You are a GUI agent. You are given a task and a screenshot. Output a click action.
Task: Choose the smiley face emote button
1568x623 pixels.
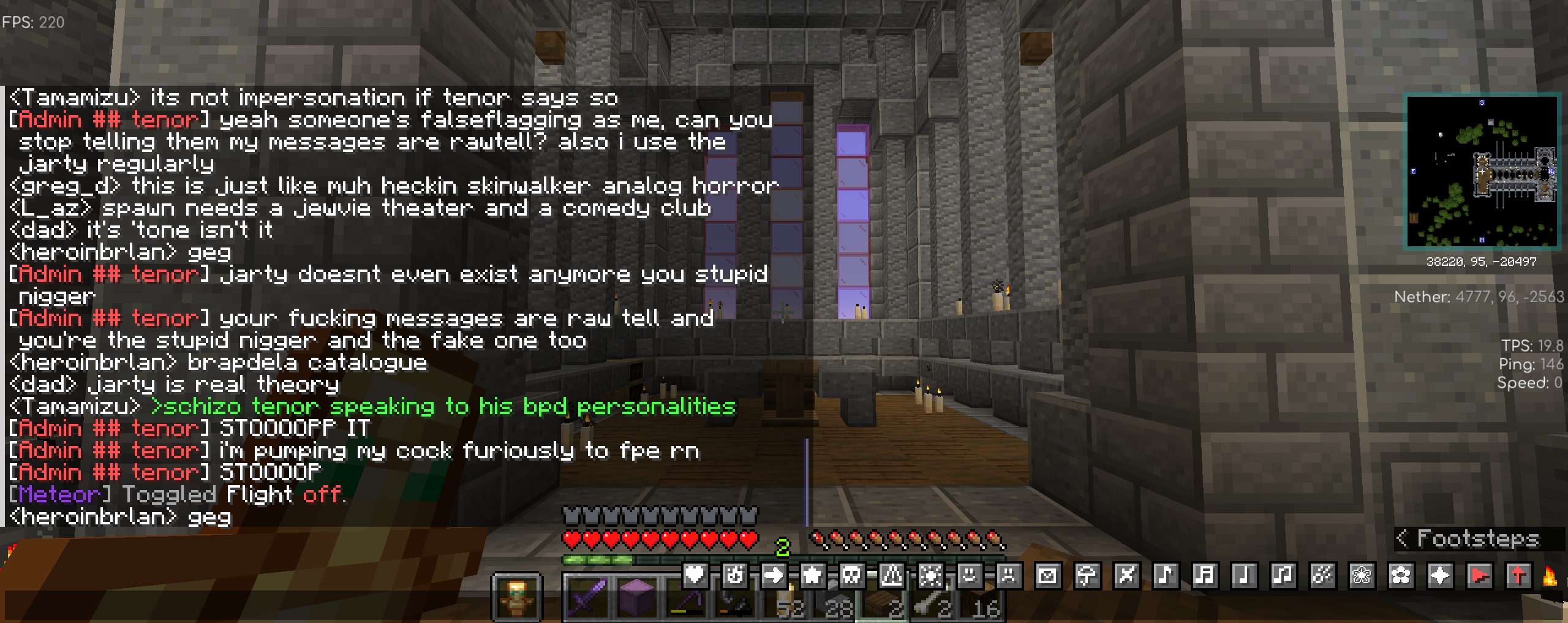(x=970, y=575)
